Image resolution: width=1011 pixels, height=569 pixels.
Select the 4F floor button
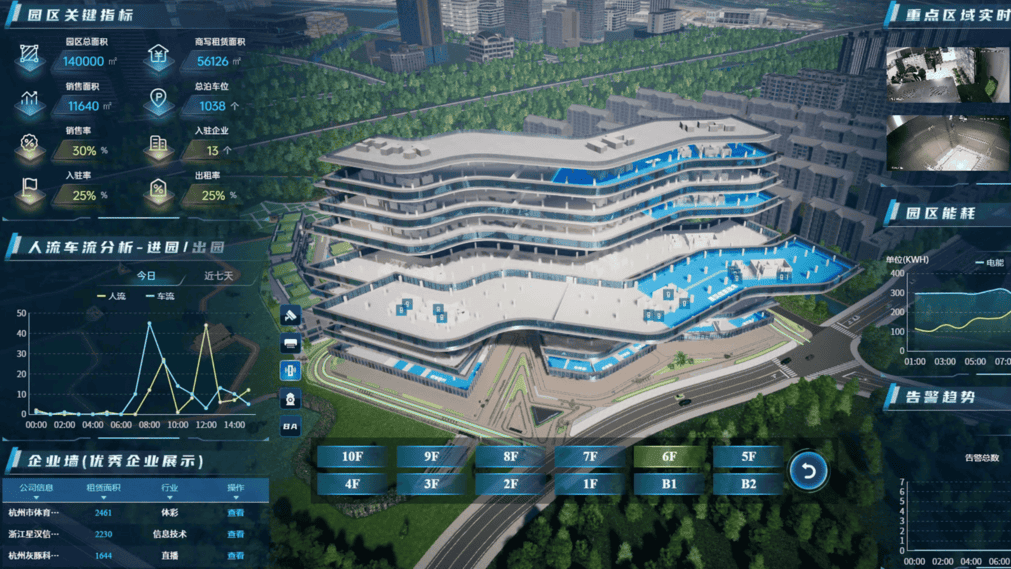tap(352, 484)
